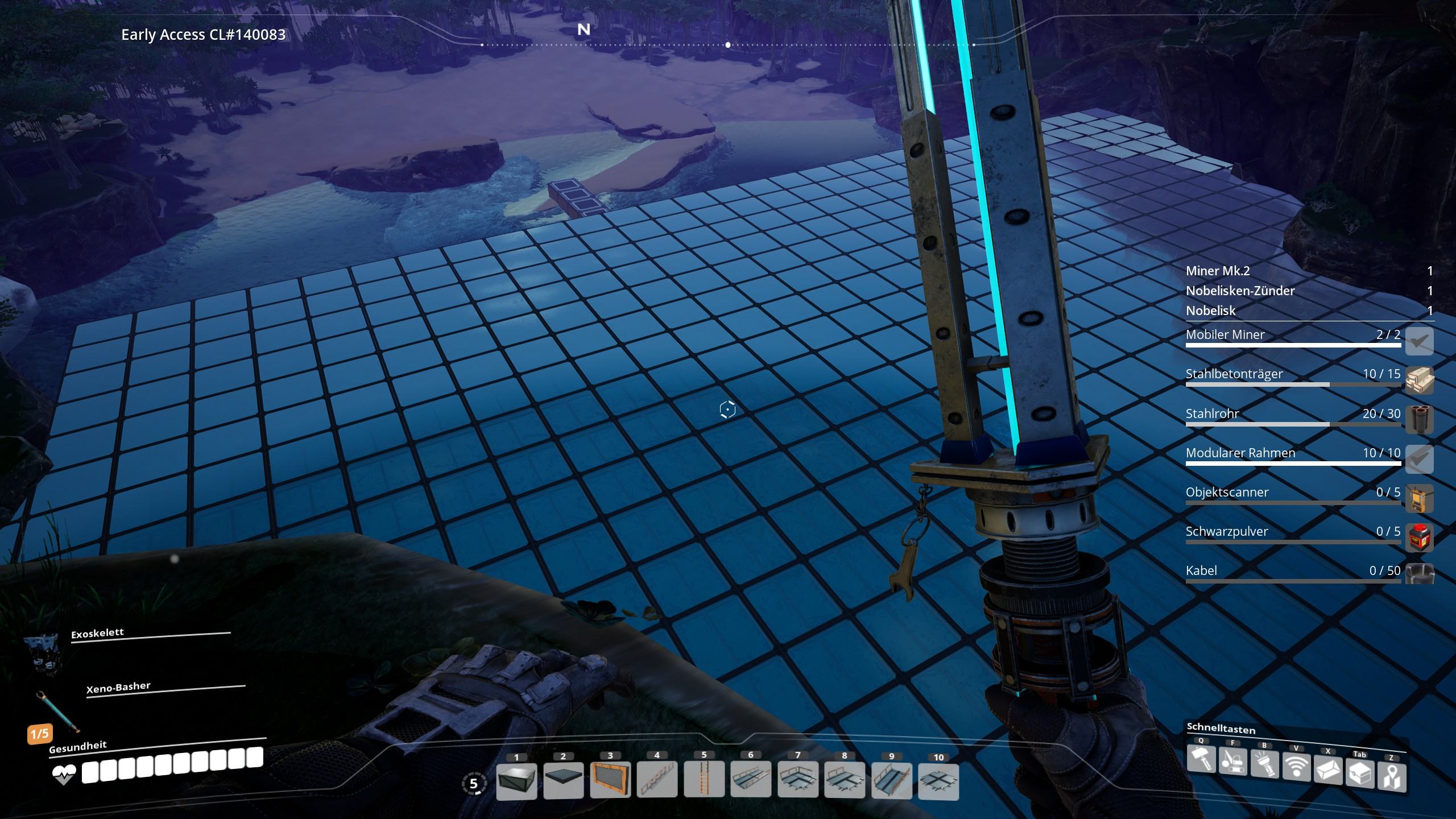Pick the orange-framed wall hotbar slot

tap(610, 780)
